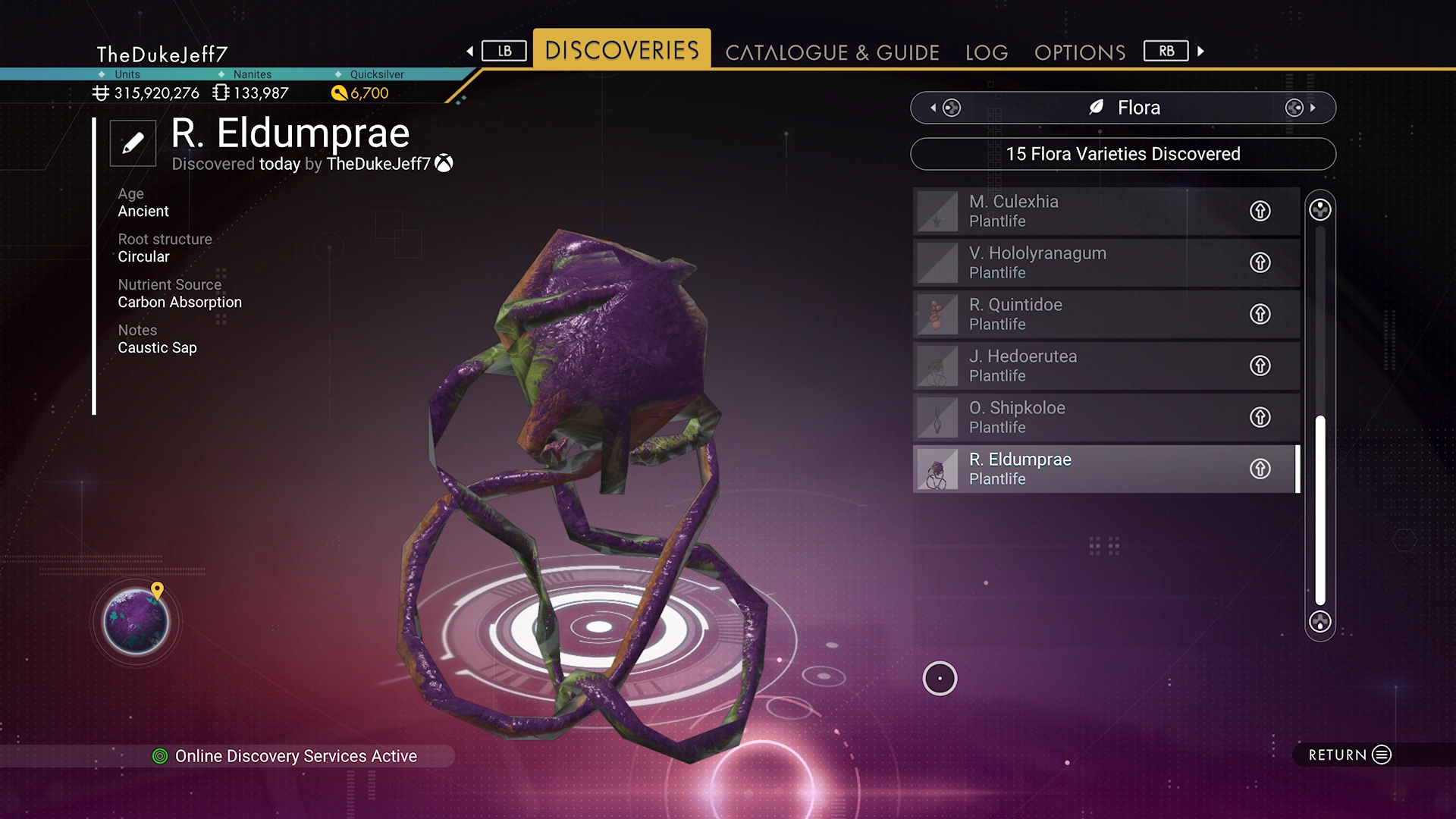Select the O. Shipkoloe entry
This screenshot has width=1456, height=819.
pos(1077,417)
